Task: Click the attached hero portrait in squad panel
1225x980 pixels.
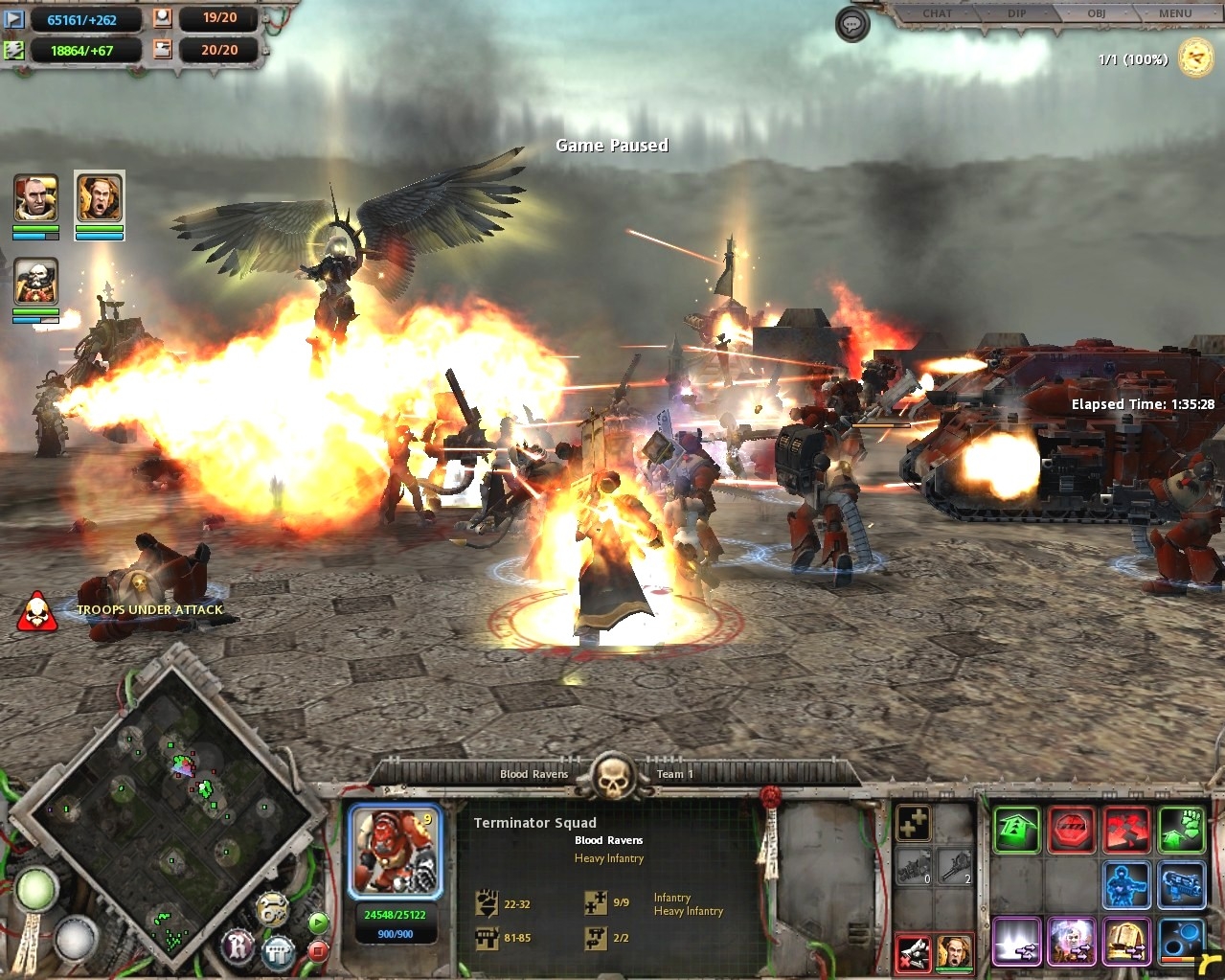Action: tap(955, 952)
